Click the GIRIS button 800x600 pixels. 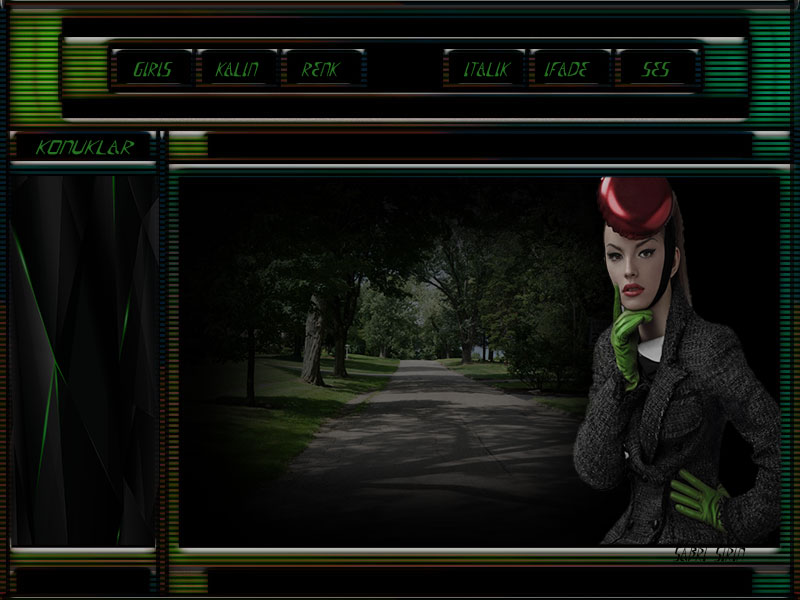coord(152,70)
